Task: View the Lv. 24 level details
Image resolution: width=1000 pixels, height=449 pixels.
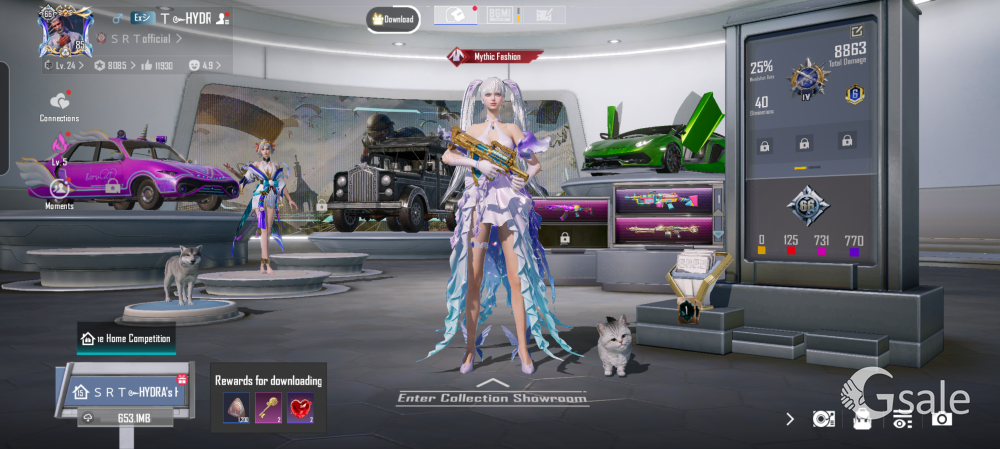Action: point(66,65)
